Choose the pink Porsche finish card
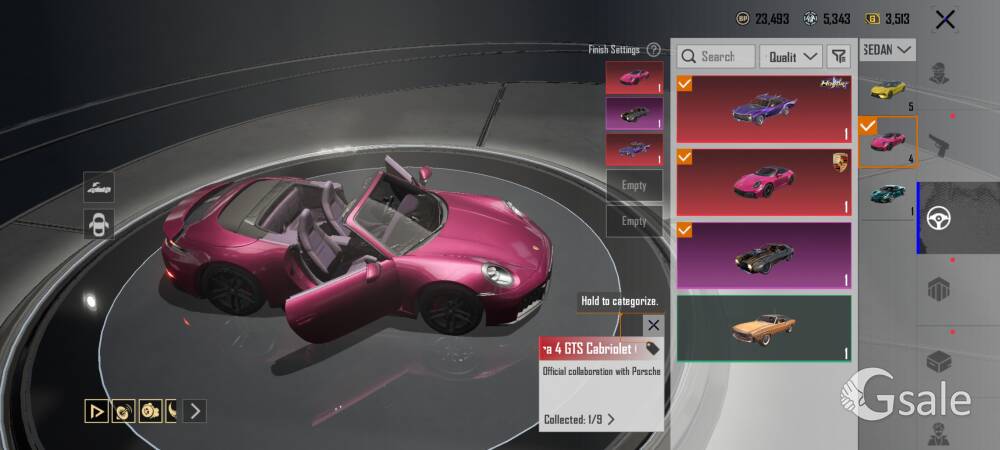This screenshot has width=1000, height=450. pos(763,181)
